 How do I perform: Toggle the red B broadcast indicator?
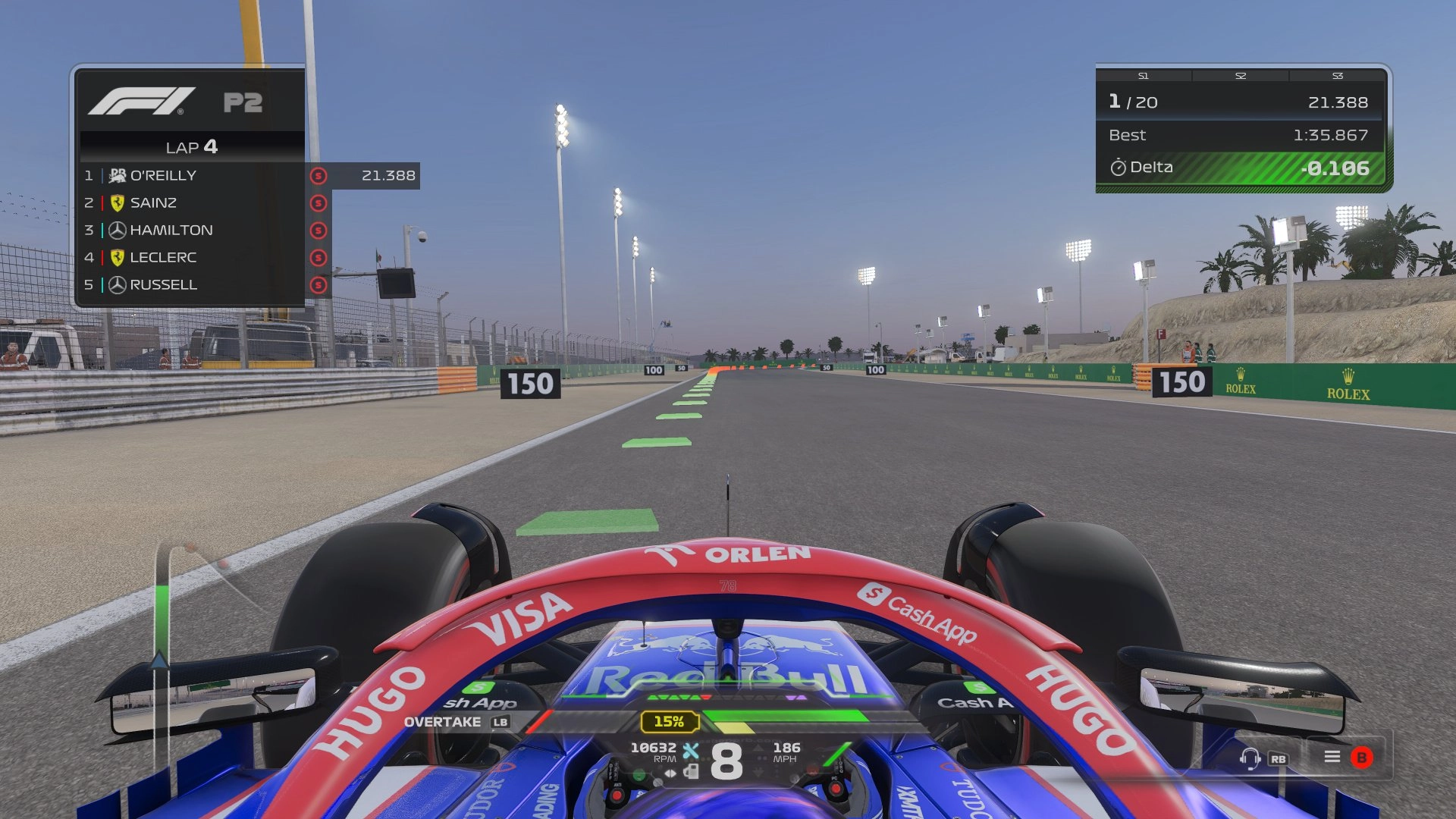tap(1362, 758)
